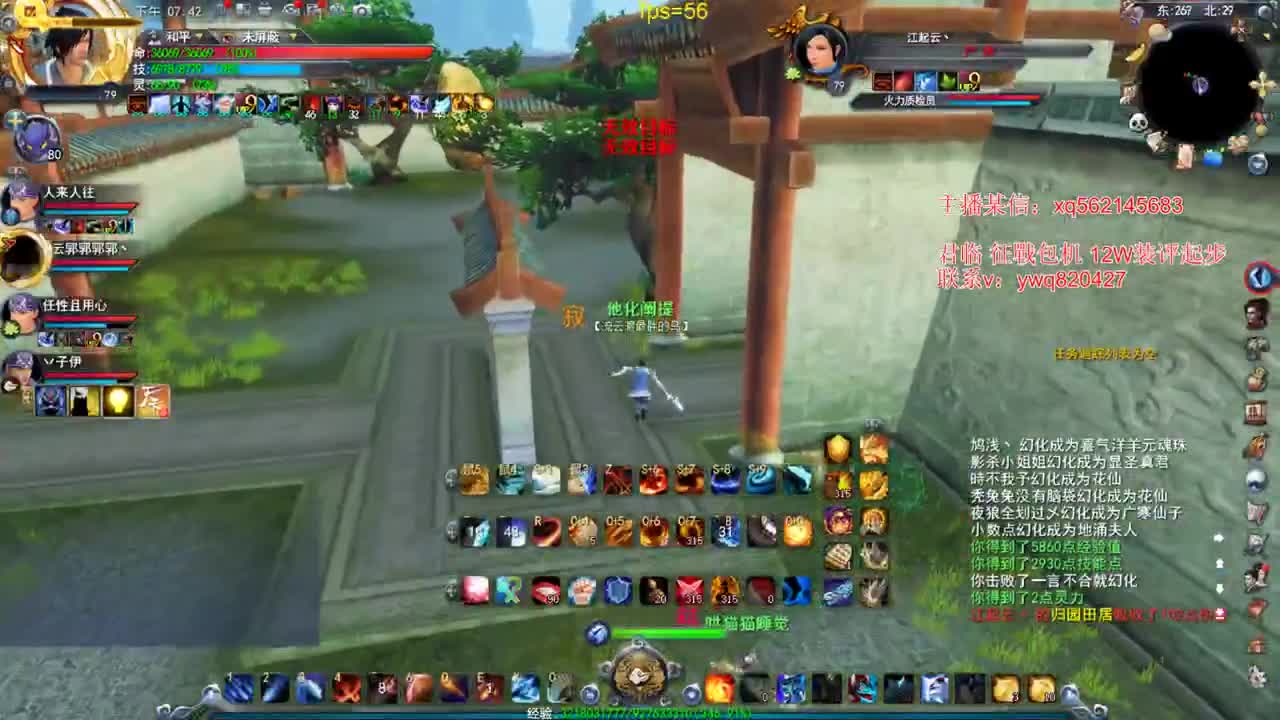Screen dimensions: 1280x720
Task: Click the money pouch icon on right sidebar
Action: (1258, 377)
